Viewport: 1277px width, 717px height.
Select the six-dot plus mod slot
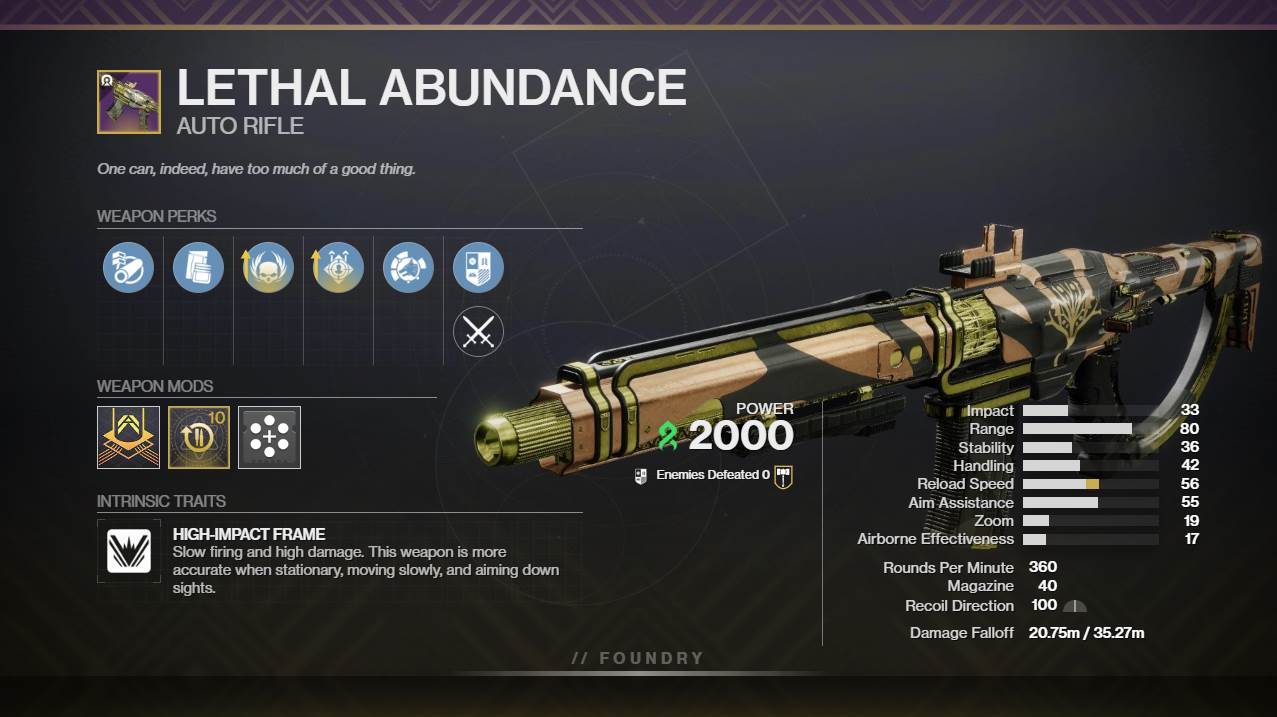(x=269, y=437)
